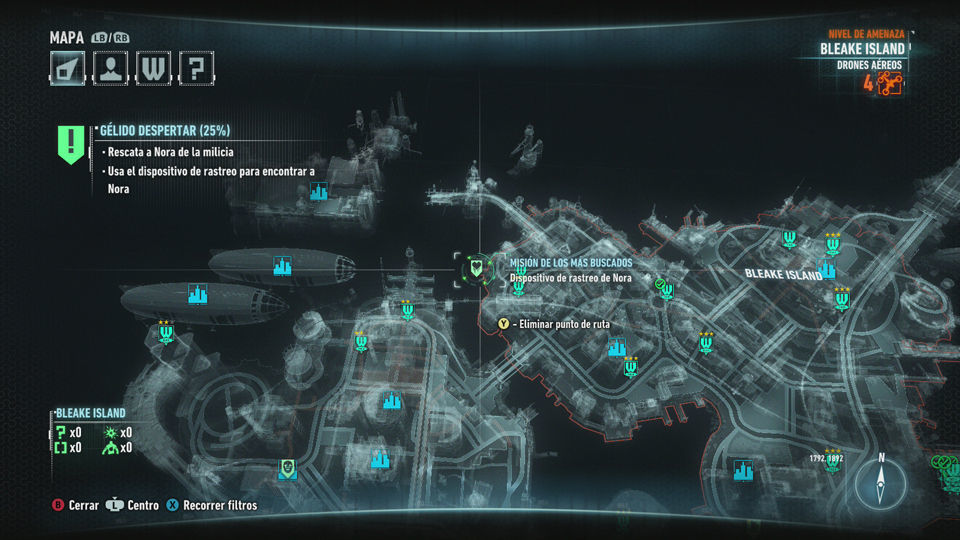Screen dimensions: 960x540
Task: Select the Gélido Despertar objective marker
Action: [70, 143]
